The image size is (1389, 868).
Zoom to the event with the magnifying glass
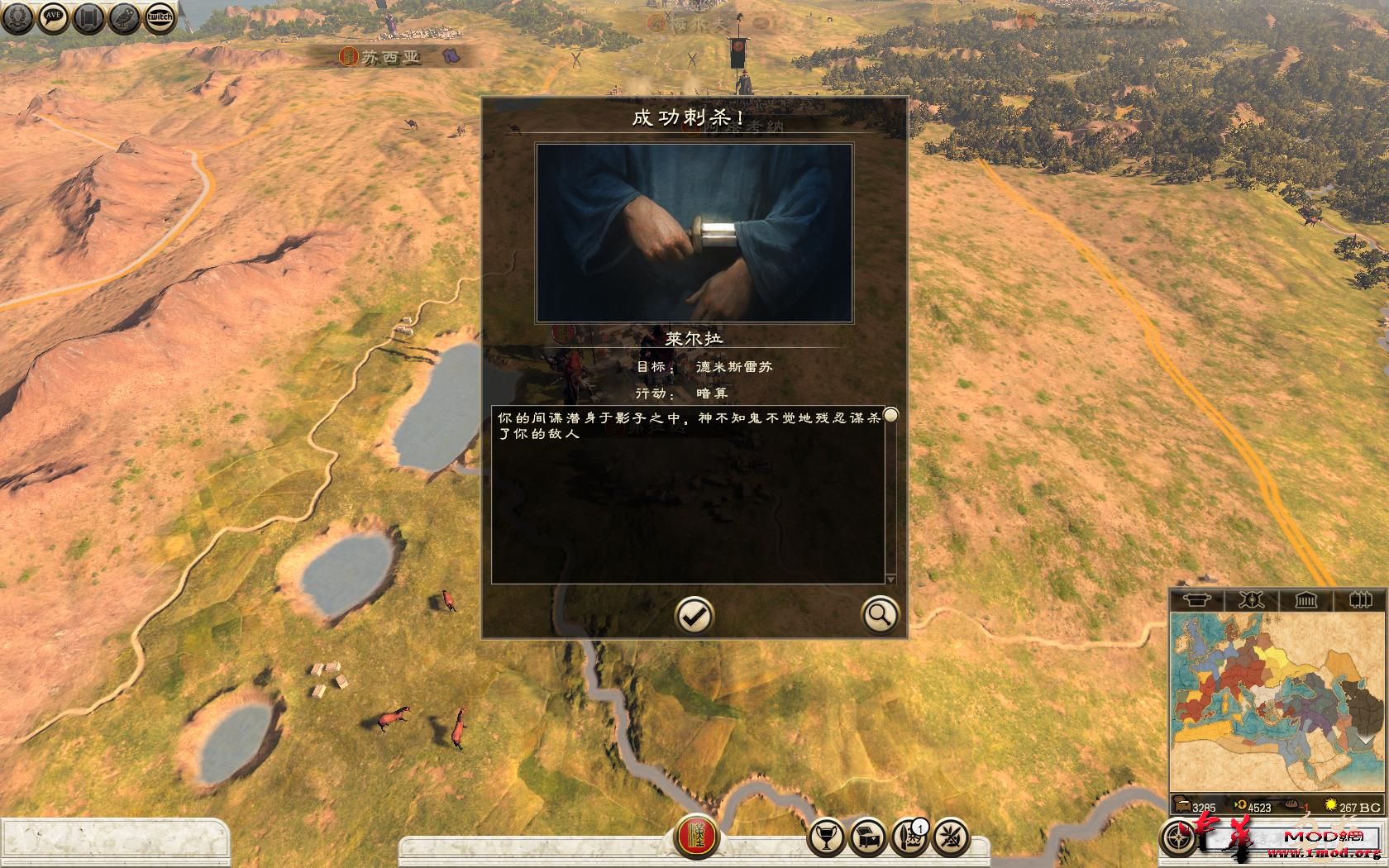point(879,615)
